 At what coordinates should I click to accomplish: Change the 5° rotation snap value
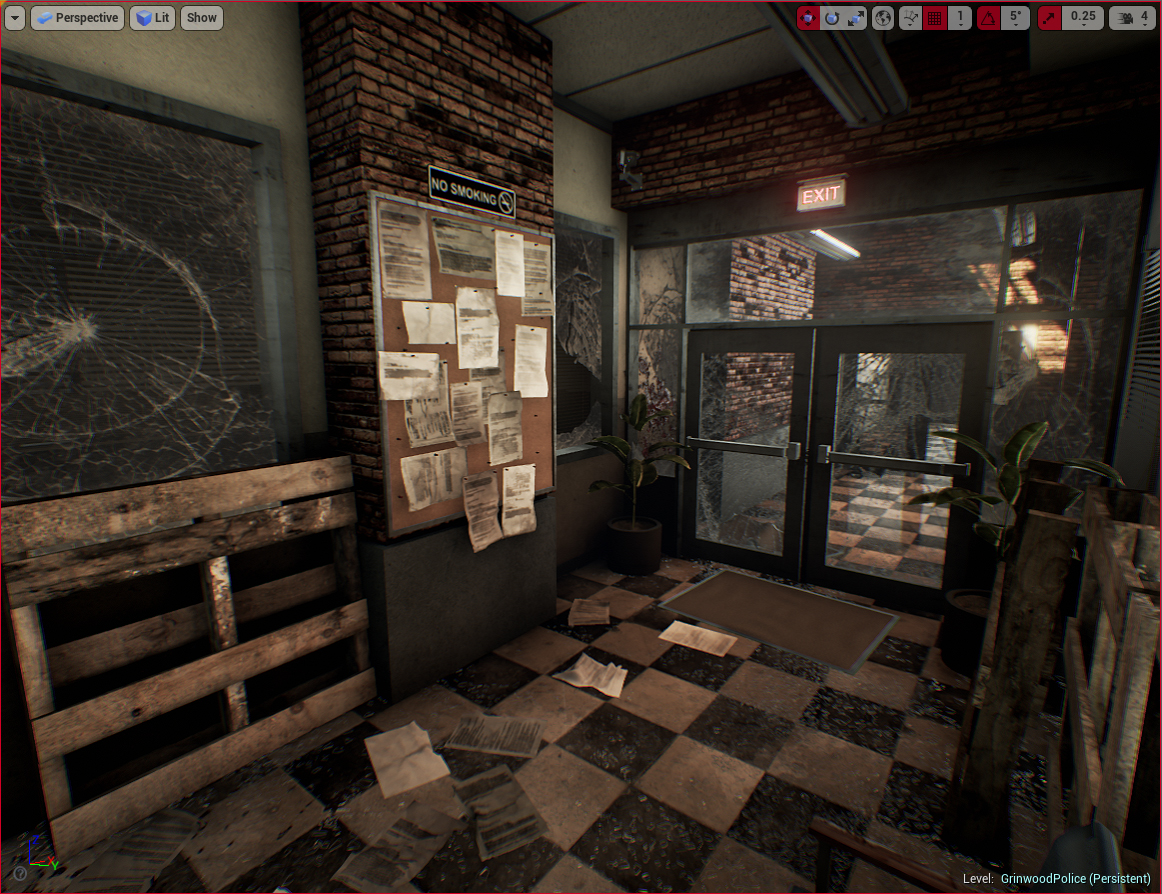[x=1015, y=17]
